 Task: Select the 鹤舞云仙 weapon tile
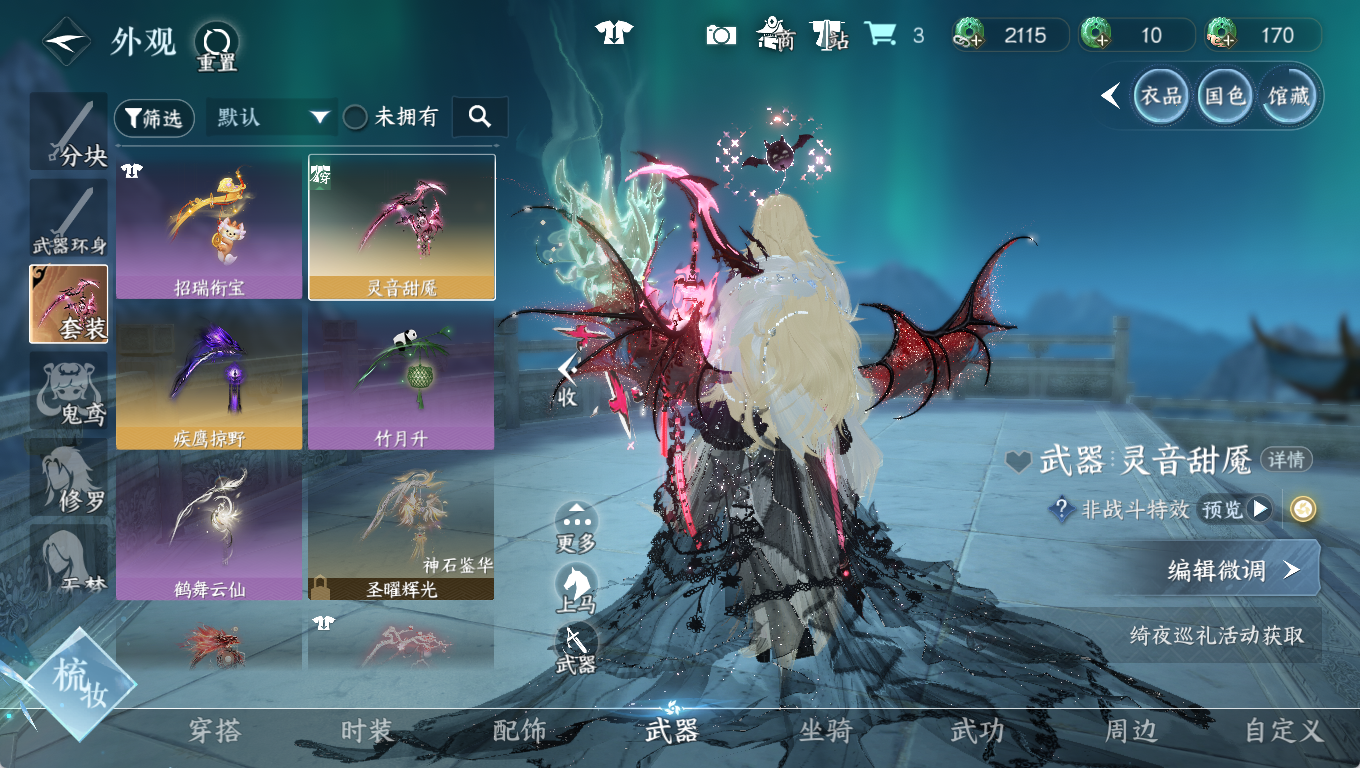209,527
